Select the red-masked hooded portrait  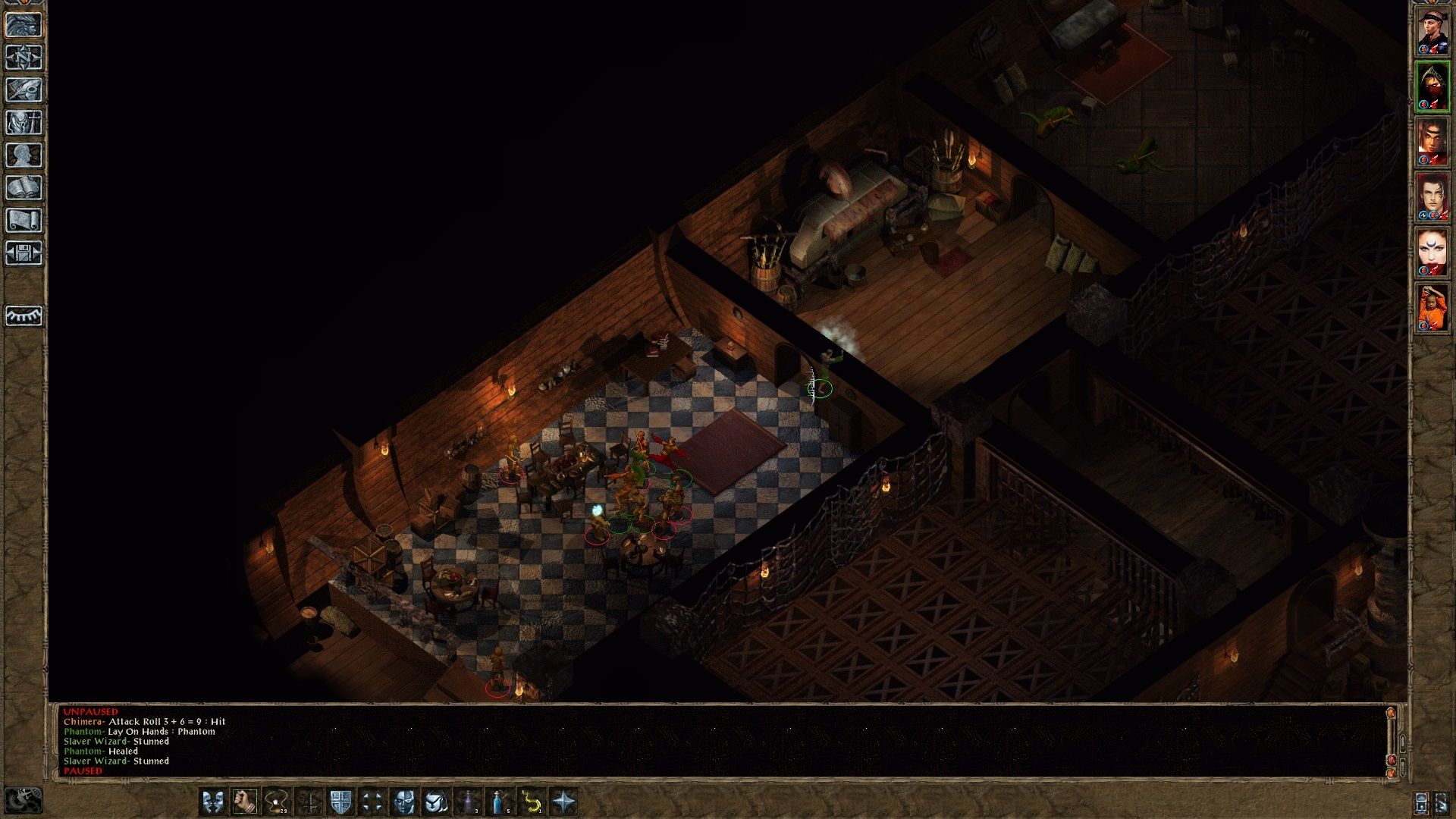(x=1432, y=86)
